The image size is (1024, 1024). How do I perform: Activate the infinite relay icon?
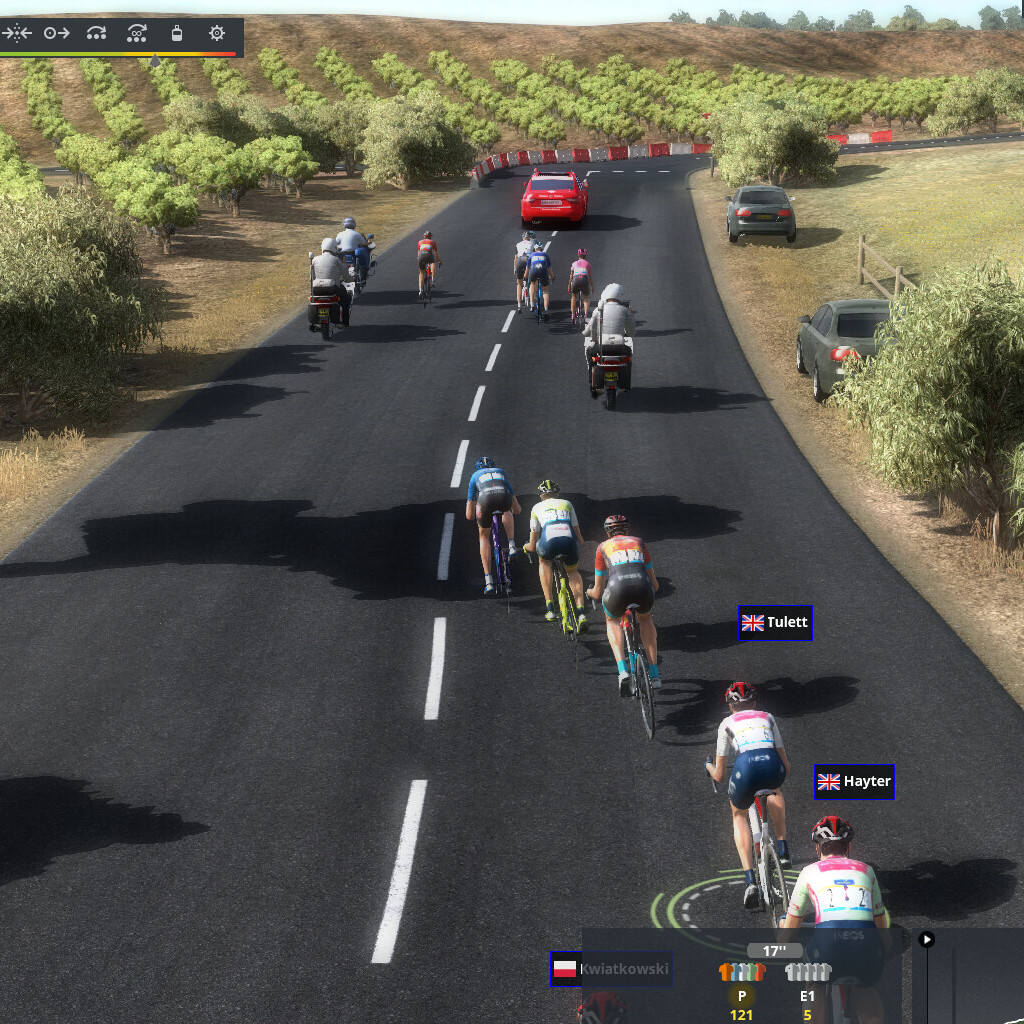137,33
